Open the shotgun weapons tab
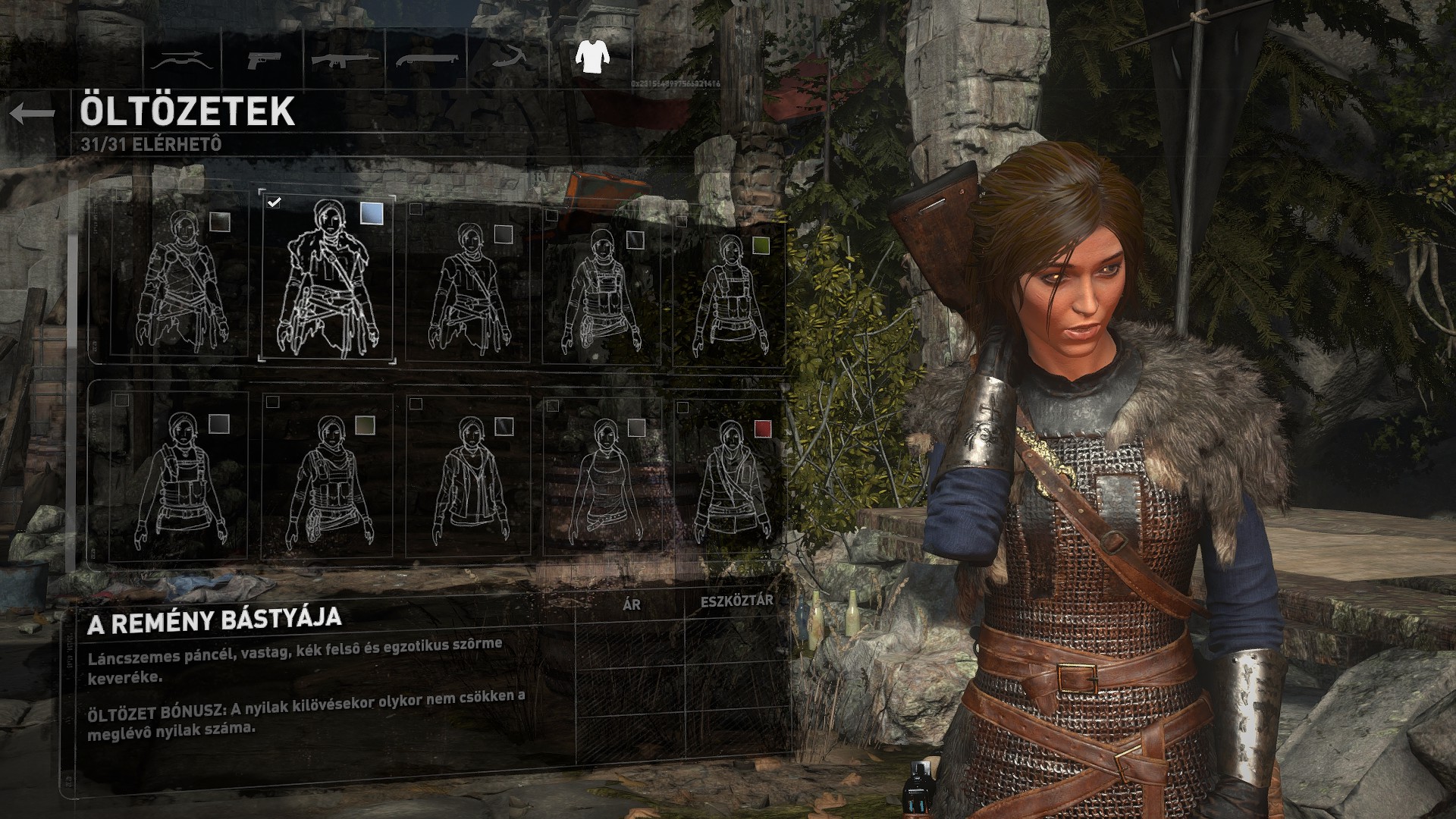Image resolution: width=1456 pixels, height=819 pixels. [x=426, y=59]
